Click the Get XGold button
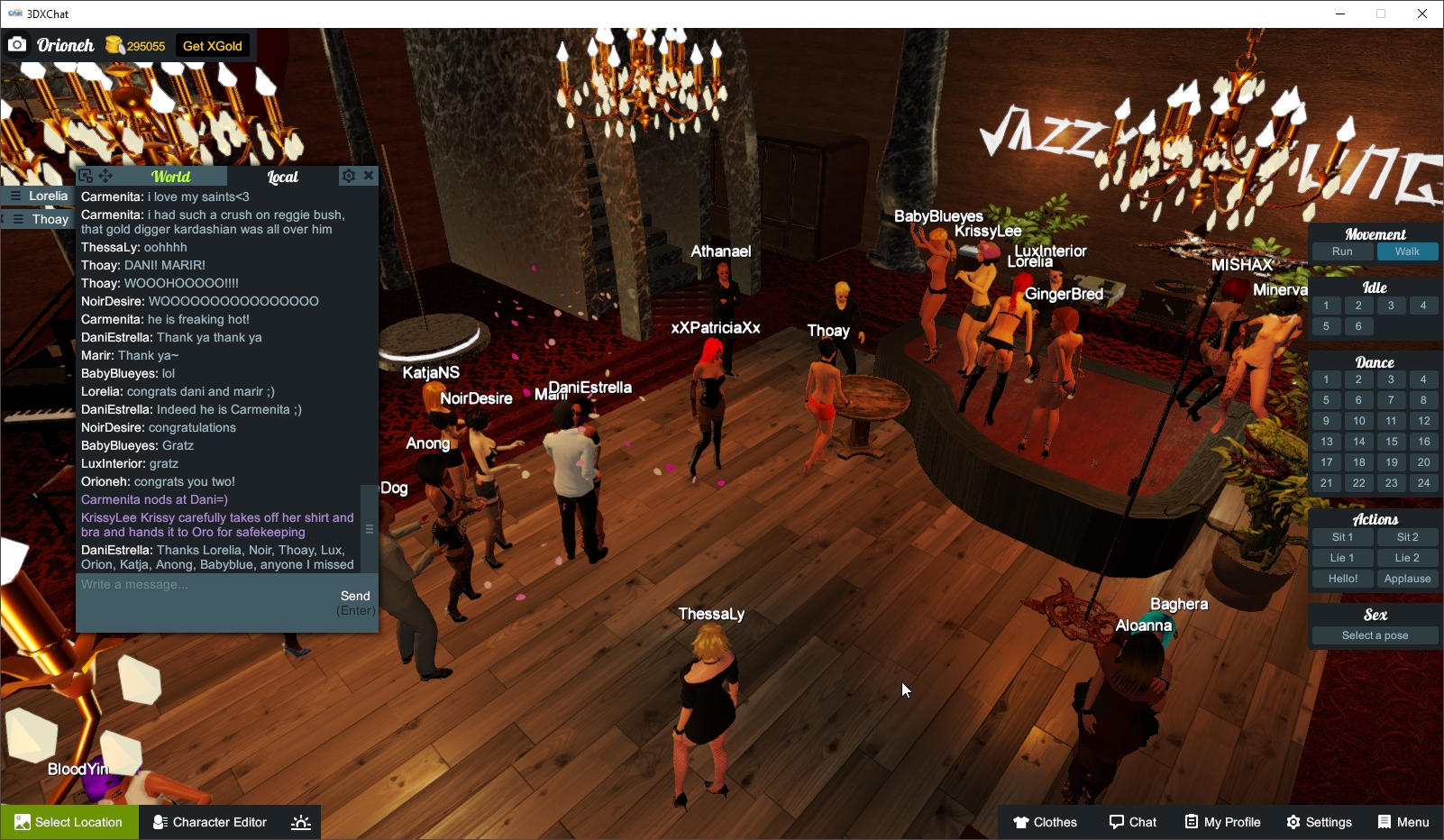The width and height of the screenshot is (1444, 840). click(212, 44)
